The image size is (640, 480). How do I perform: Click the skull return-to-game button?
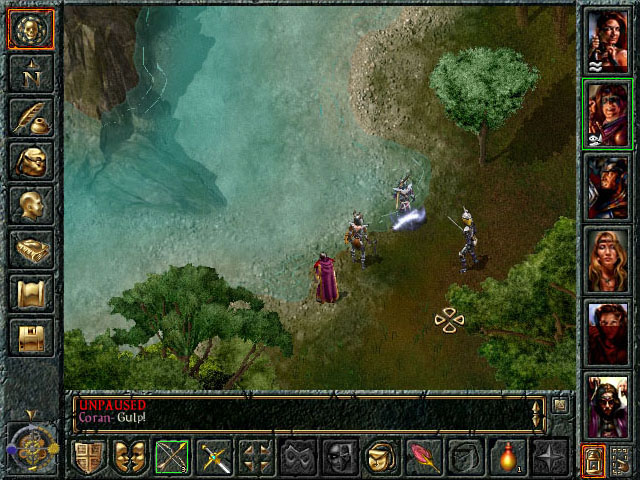(x=30, y=29)
